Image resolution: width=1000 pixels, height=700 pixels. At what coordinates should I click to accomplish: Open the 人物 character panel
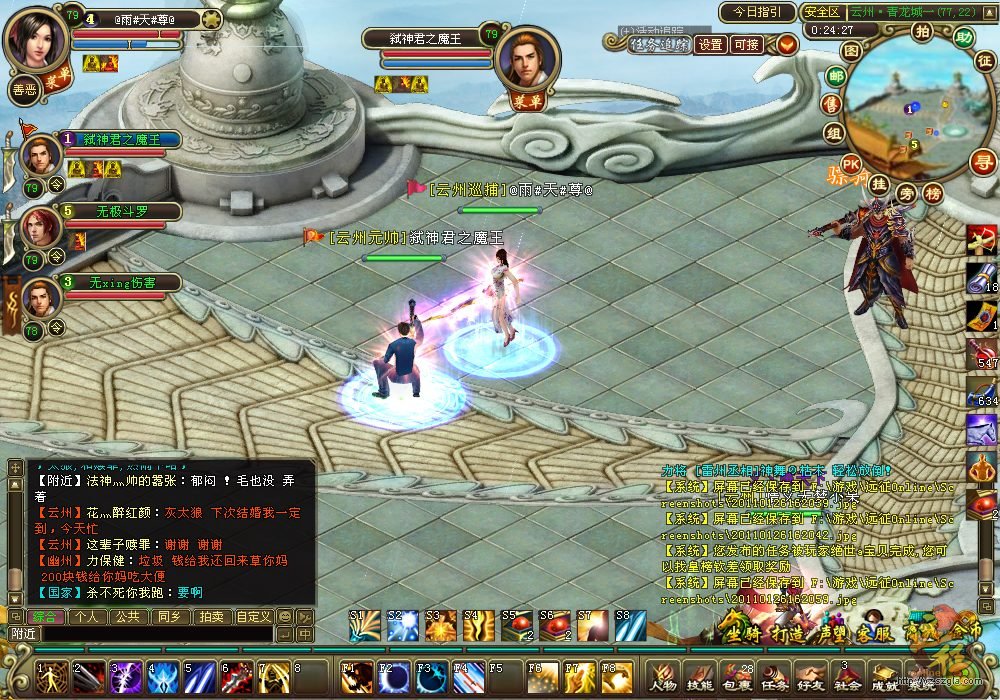[x=663, y=677]
